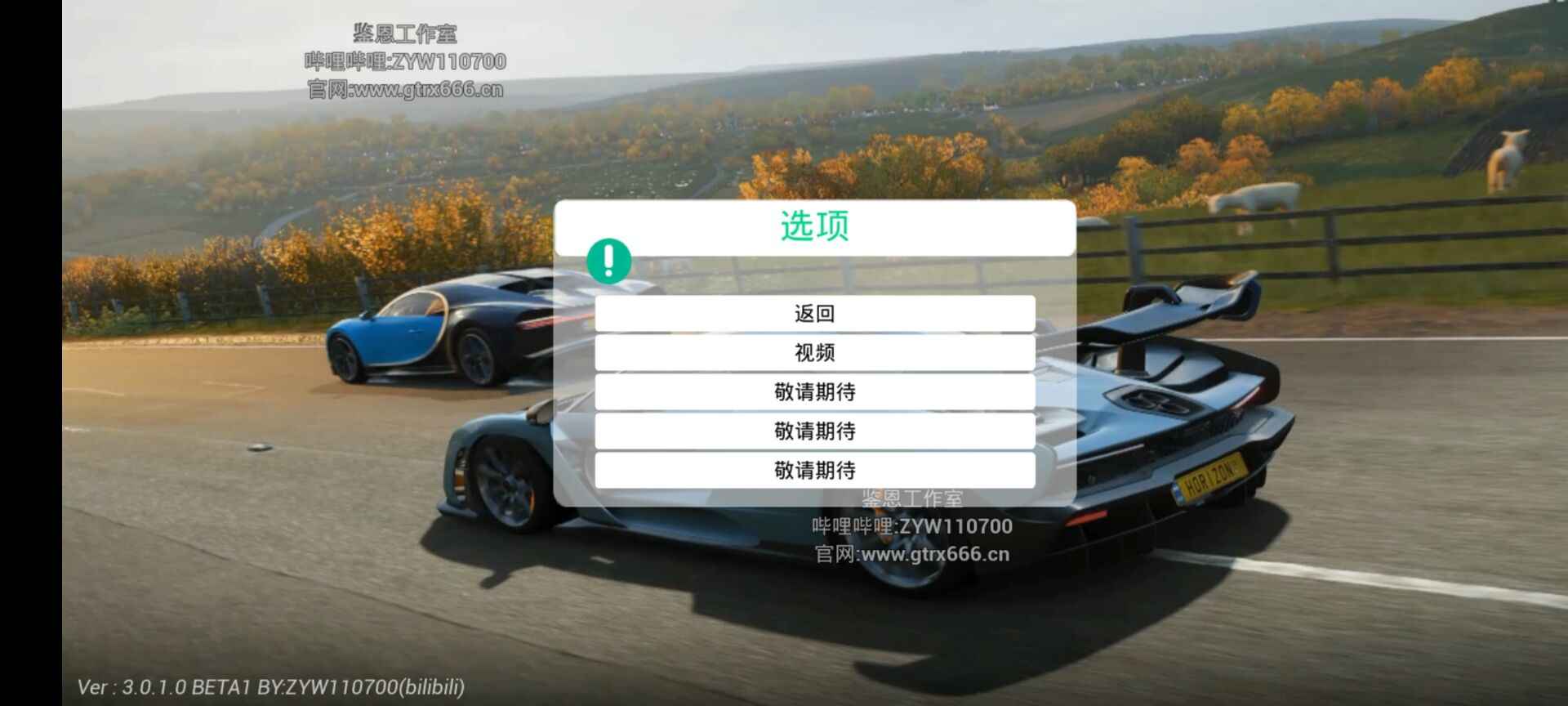Click the middle 敬请期待 button
1568x706 pixels.
[x=815, y=431]
